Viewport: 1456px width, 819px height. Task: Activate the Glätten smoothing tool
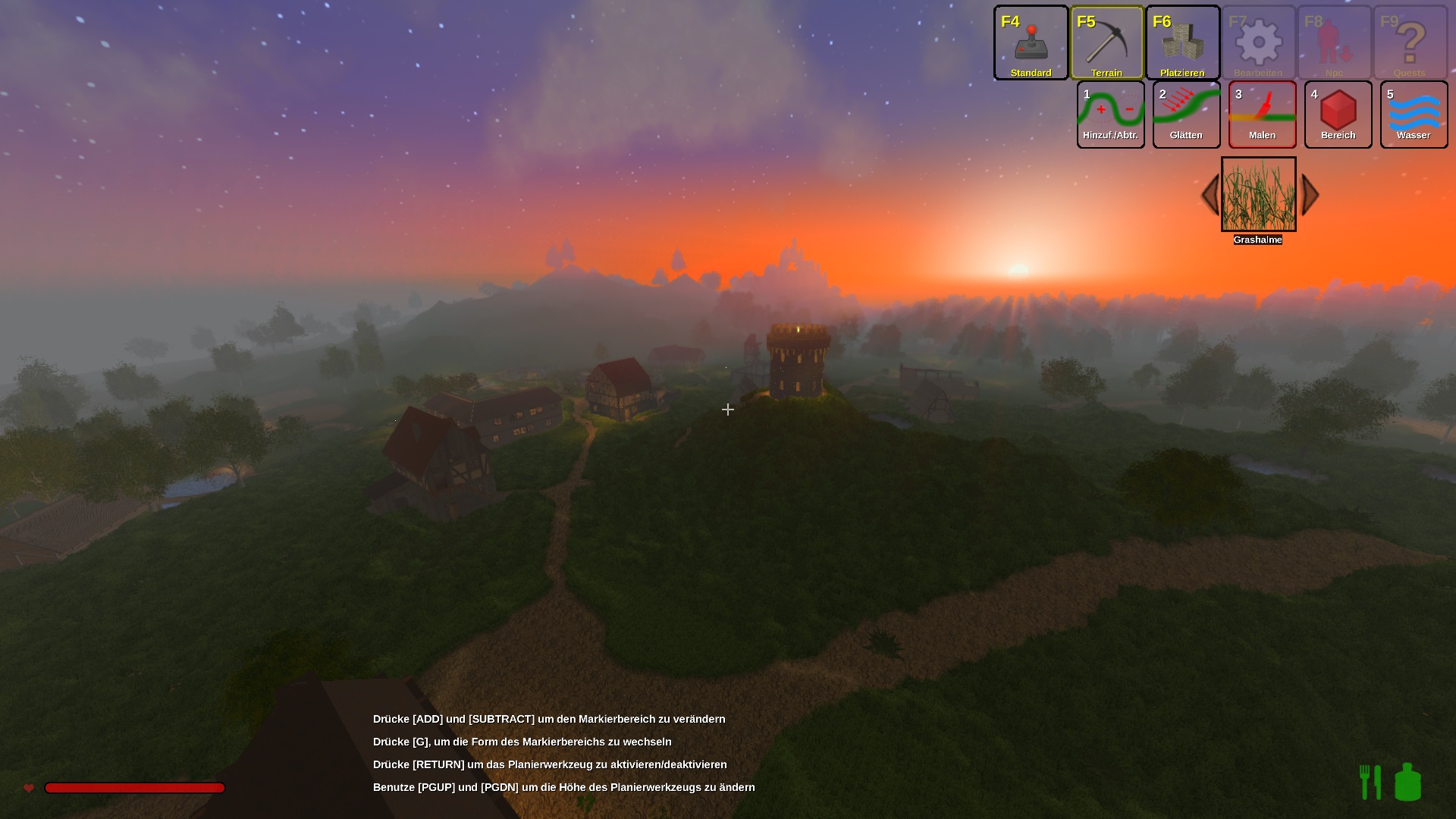click(1186, 115)
